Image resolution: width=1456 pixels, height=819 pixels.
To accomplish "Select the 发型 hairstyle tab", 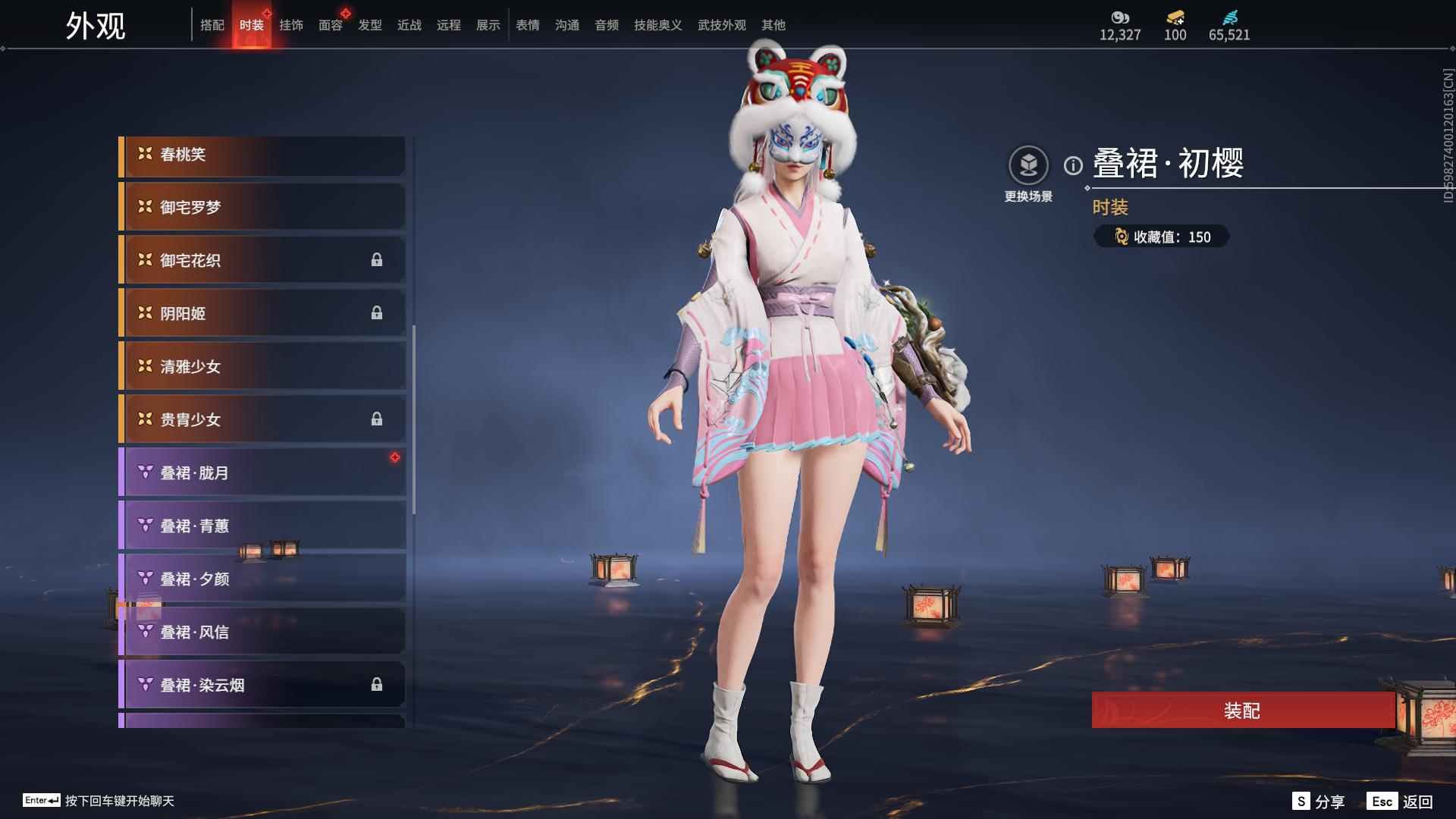I will (370, 25).
